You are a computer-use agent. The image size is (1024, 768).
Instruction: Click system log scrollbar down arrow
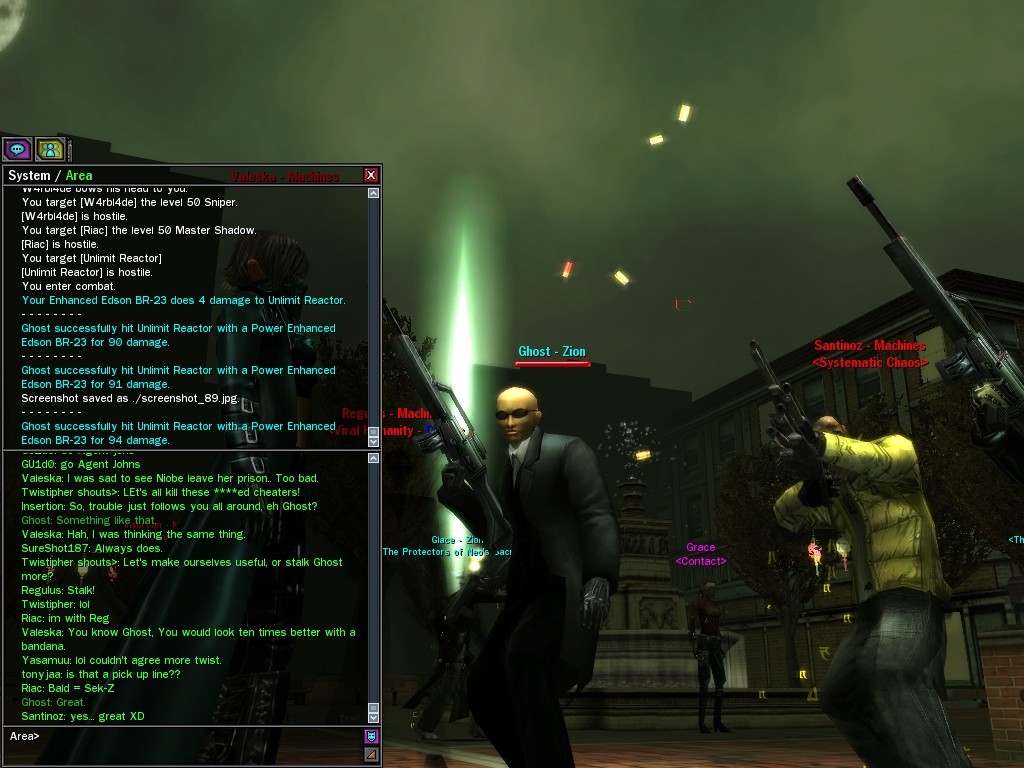pyautogui.click(x=374, y=439)
